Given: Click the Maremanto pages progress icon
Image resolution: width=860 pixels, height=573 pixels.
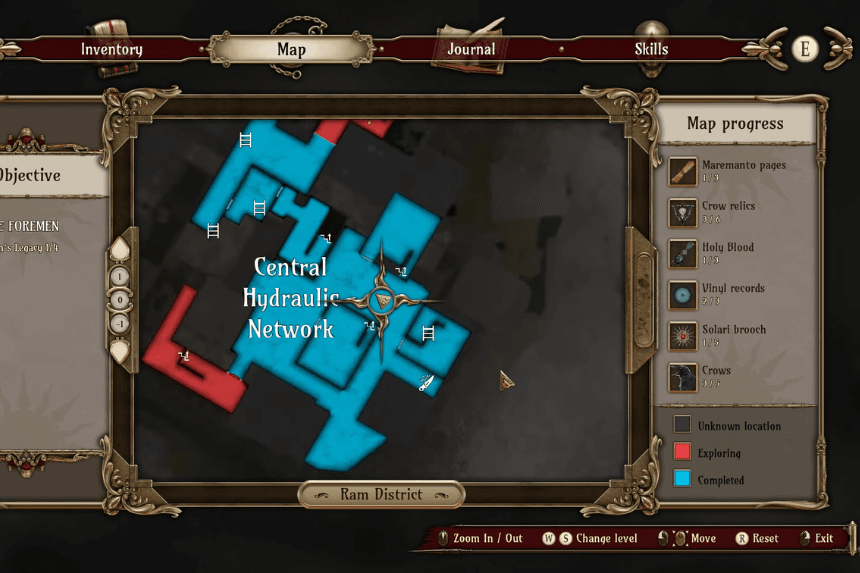Looking at the screenshot, I should click(683, 171).
